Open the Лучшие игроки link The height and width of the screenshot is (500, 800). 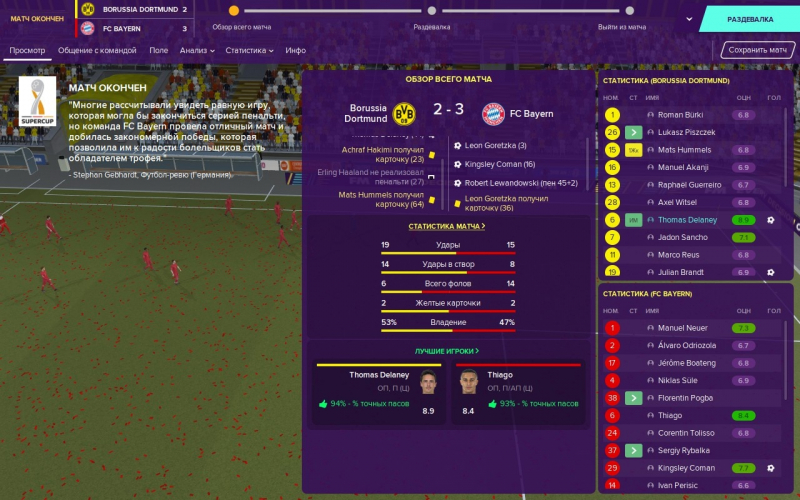coord(447,351)
